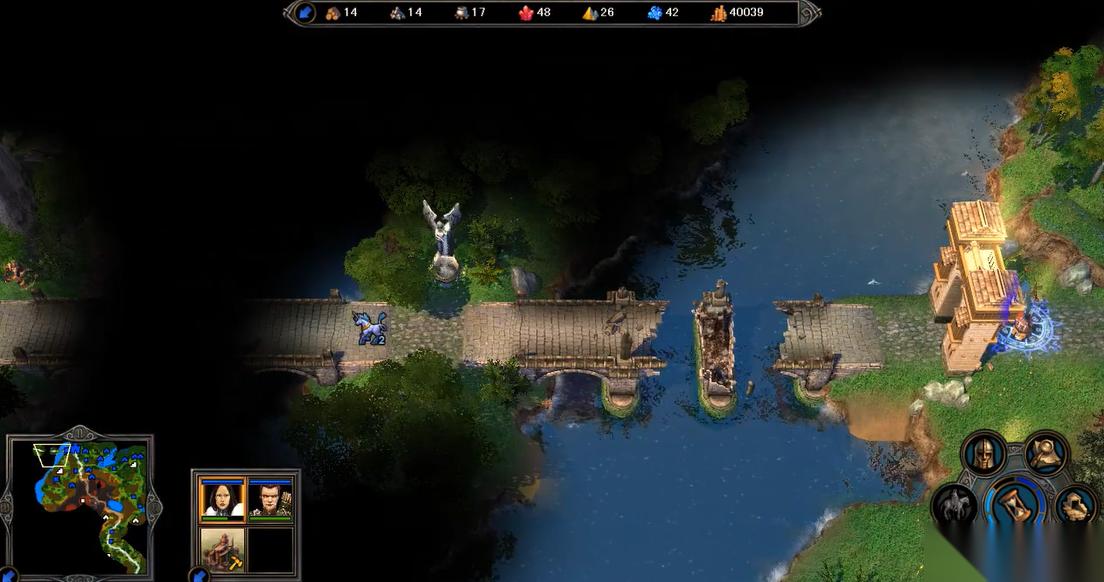Click the blue arrow below the minimap
Screen dimensions: 1104x582
pos(7,575)
